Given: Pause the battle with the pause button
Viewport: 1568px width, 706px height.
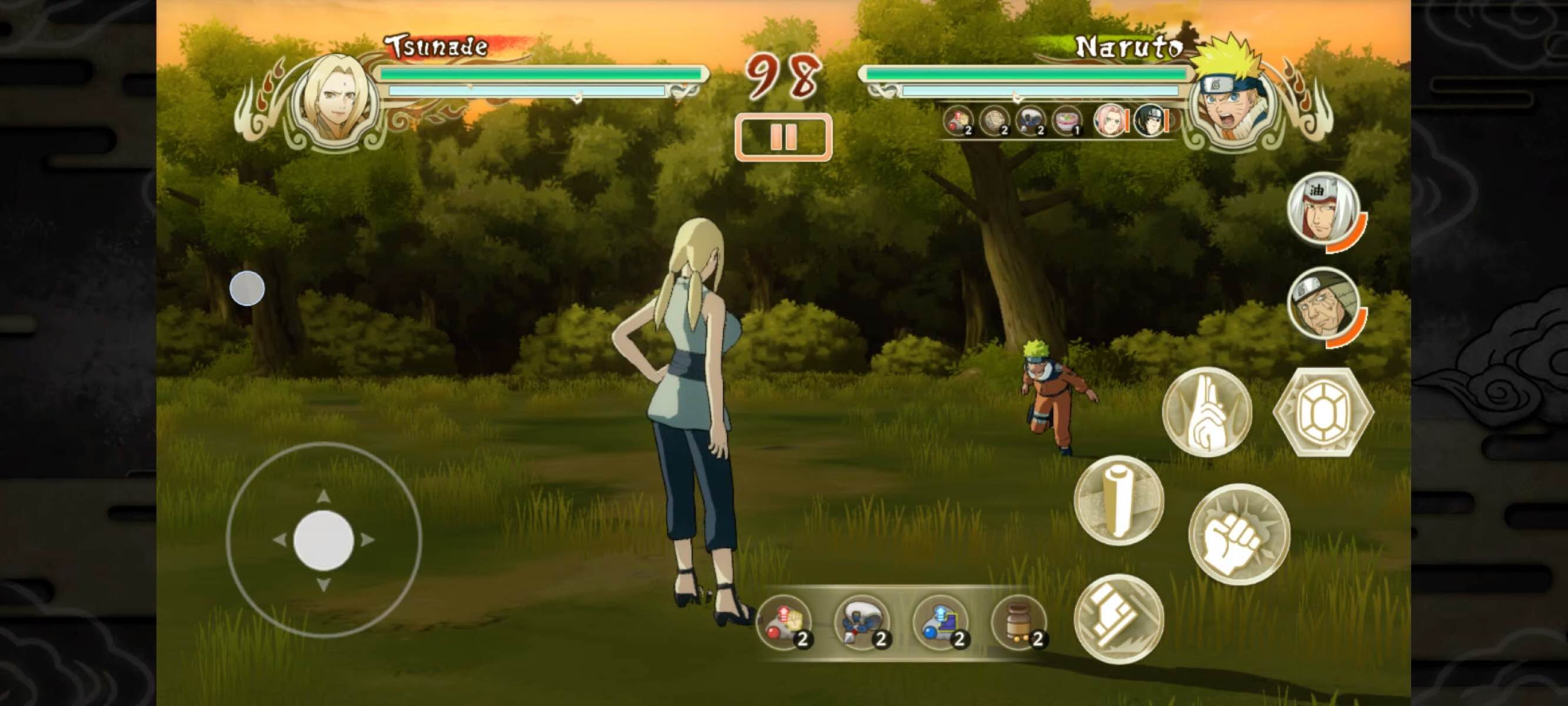Looking at the screenshot, I should [x=783, y=137].
